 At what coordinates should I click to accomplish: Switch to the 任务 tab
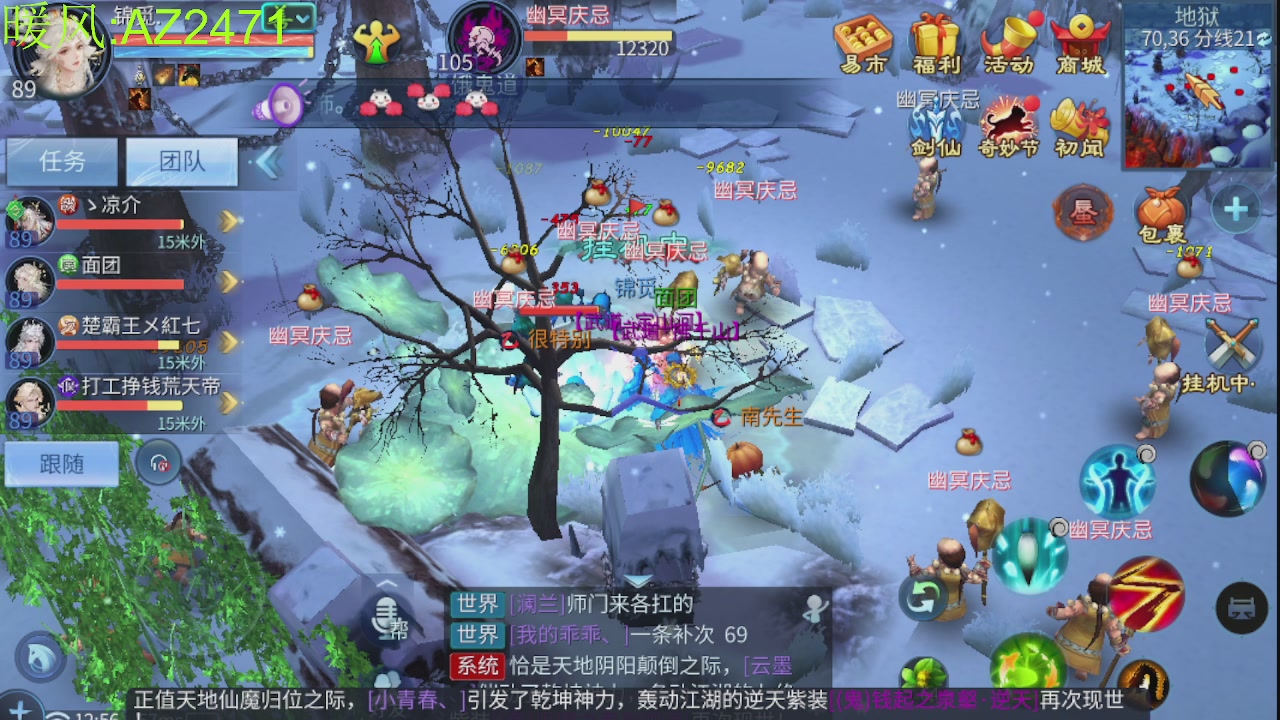[x=62, y=161]
